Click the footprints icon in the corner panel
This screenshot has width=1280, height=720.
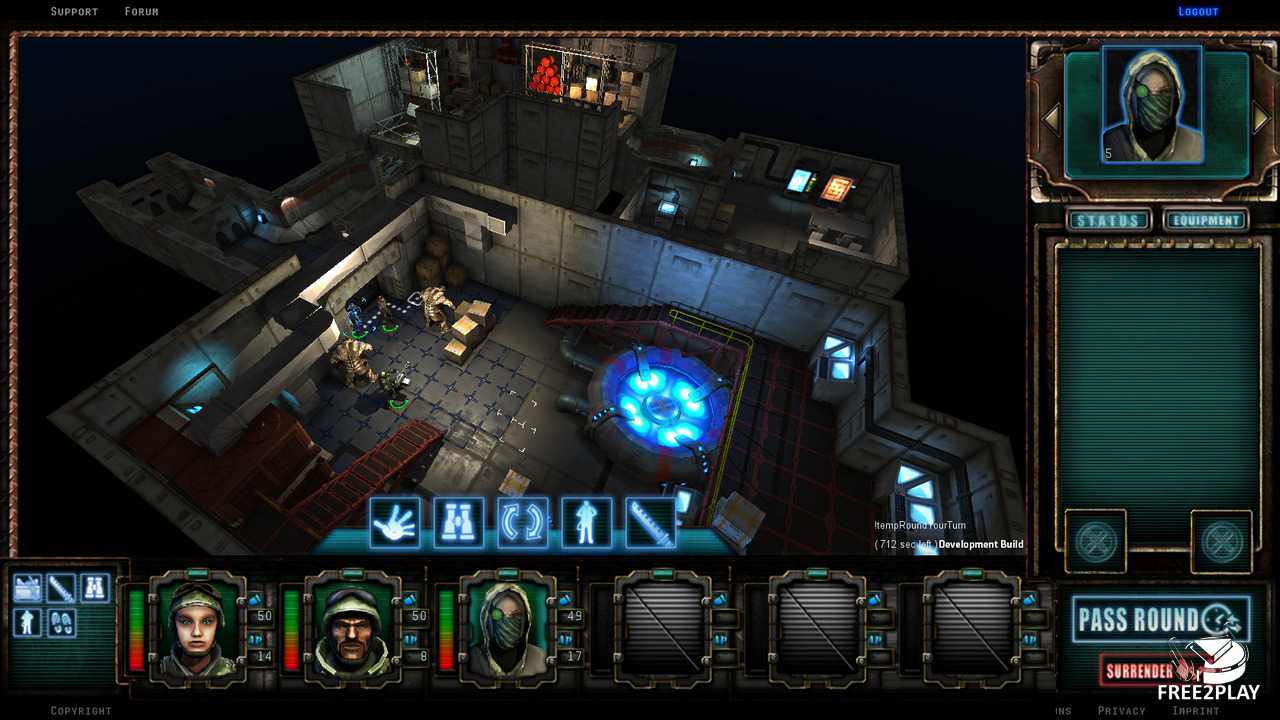tap(61, 621)
